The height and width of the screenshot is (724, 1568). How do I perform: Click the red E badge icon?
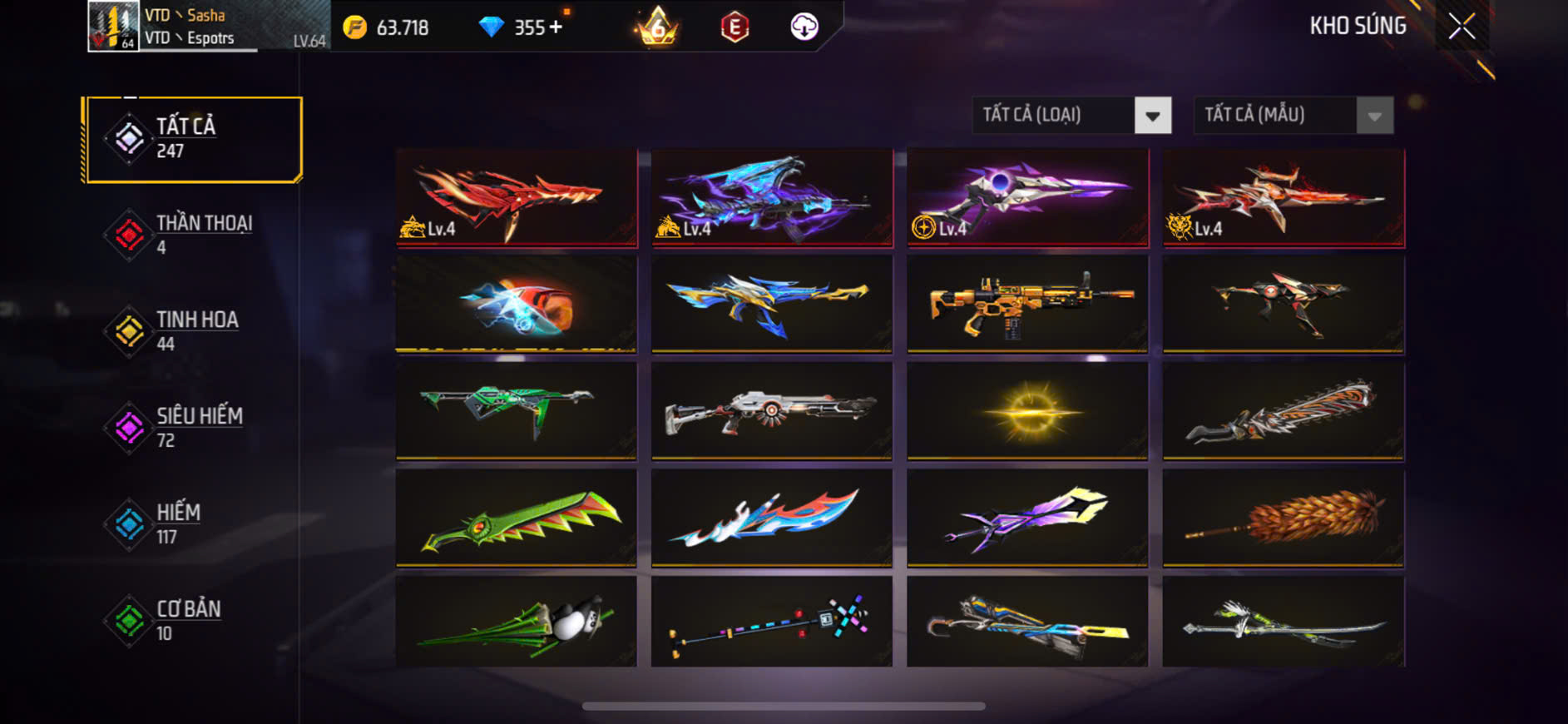[735, 27]
